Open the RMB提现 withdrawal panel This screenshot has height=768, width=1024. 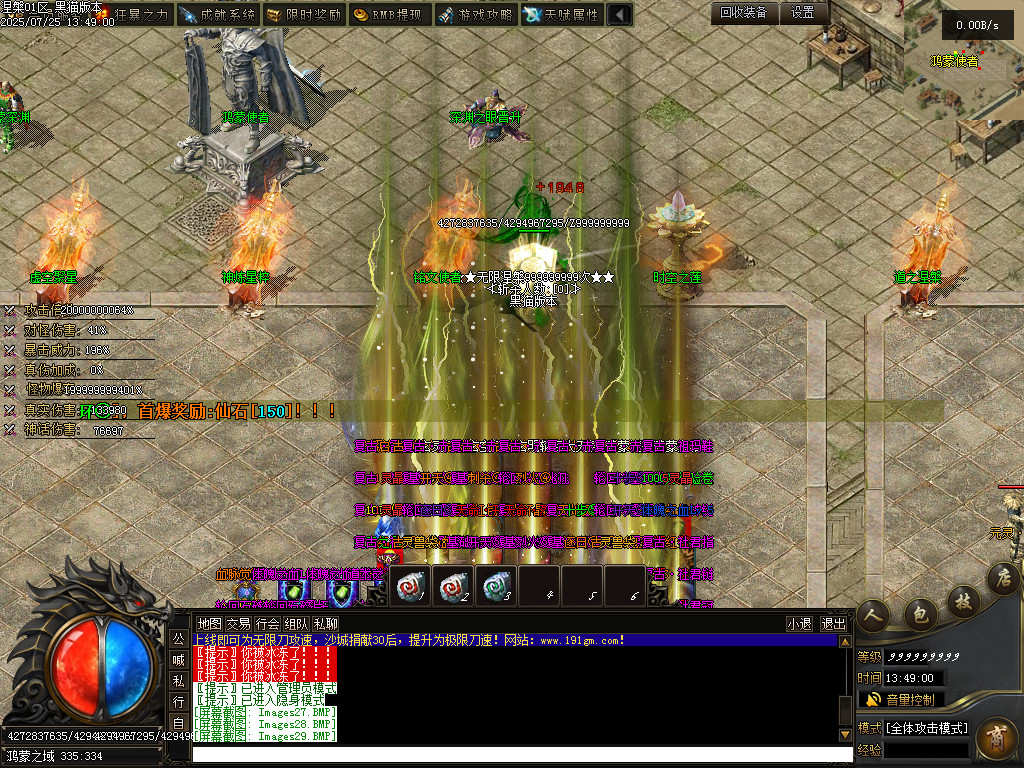coord(390,15)
